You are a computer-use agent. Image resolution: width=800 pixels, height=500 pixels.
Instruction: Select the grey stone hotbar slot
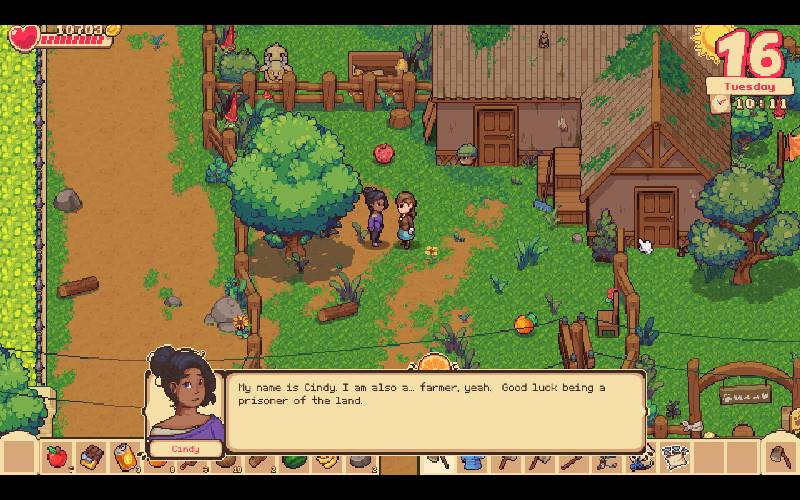(x=359, y=461)
